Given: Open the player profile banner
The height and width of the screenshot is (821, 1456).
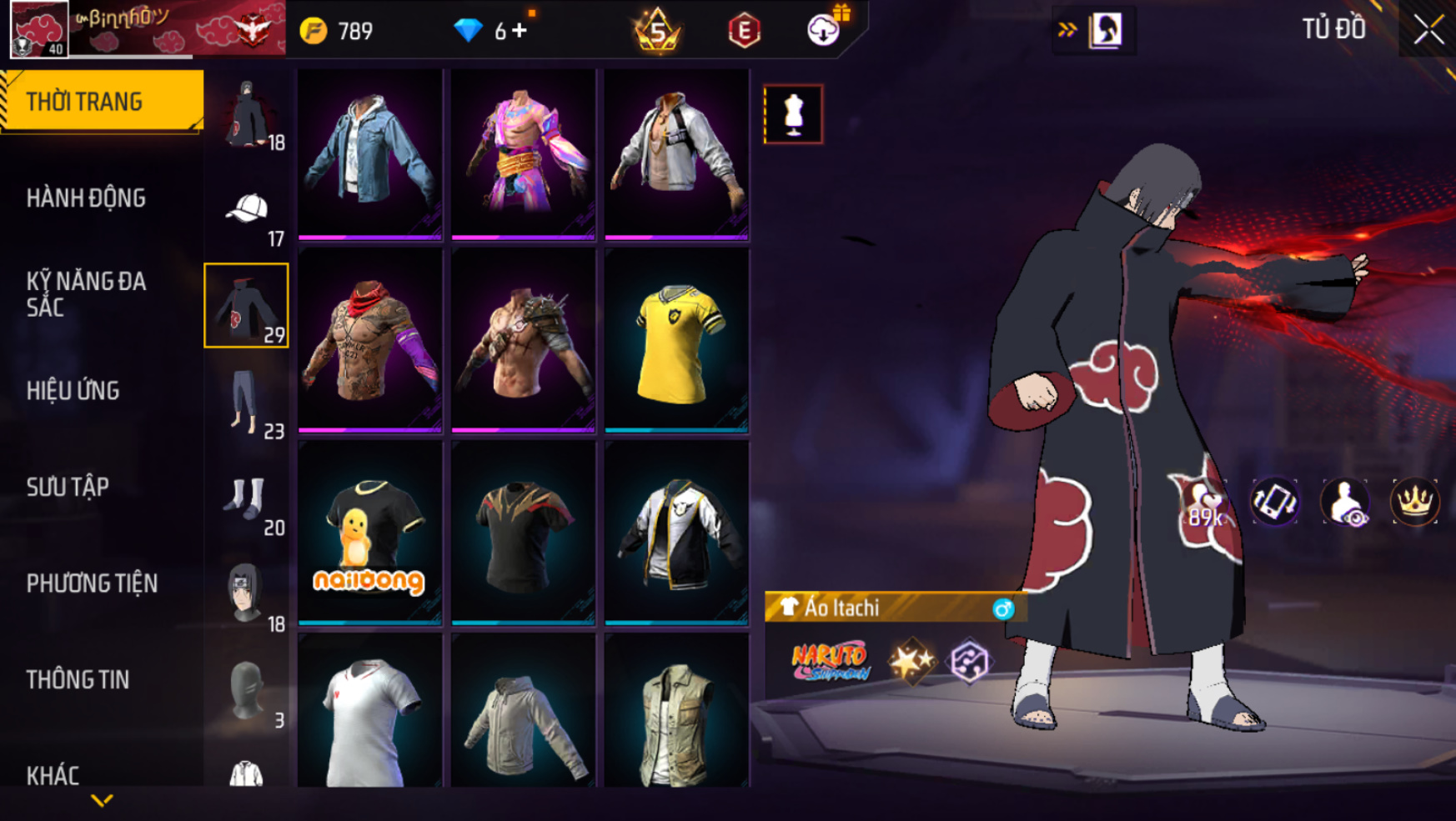Looking at the screenshot, I should pos(147,29).
